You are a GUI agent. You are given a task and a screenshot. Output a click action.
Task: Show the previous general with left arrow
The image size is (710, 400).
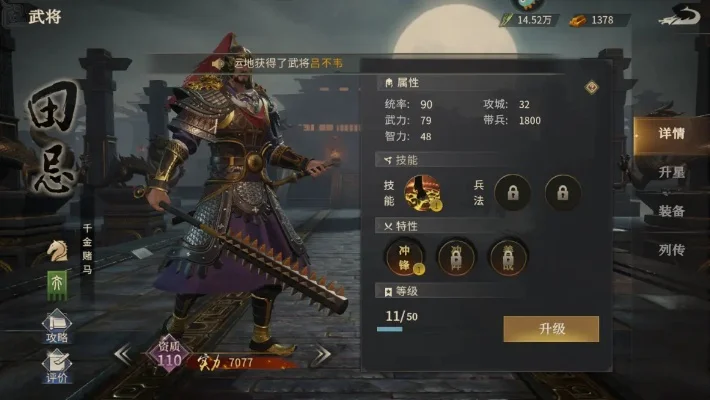point(122,354)
